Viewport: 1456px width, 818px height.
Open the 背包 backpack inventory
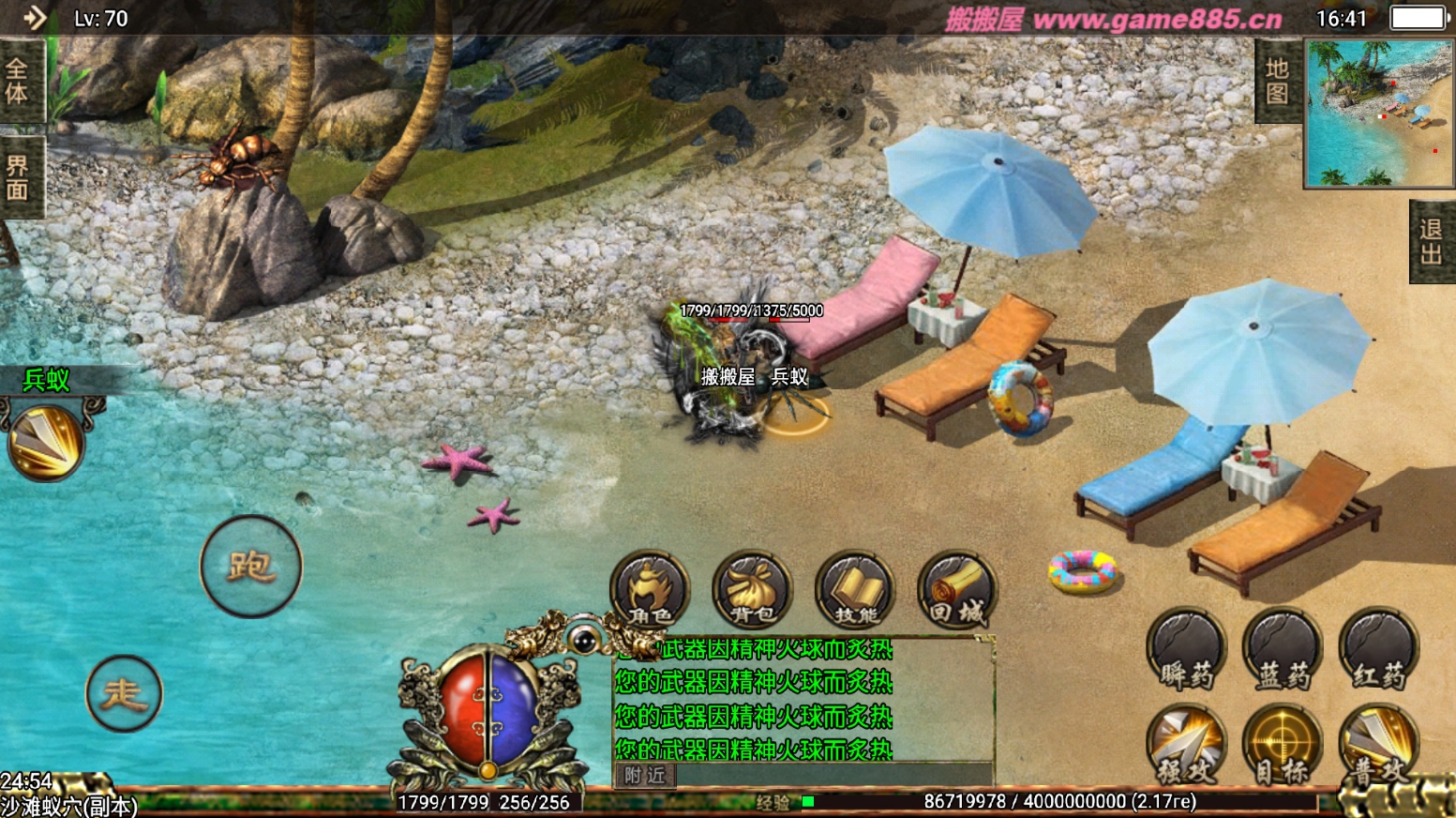752,589
